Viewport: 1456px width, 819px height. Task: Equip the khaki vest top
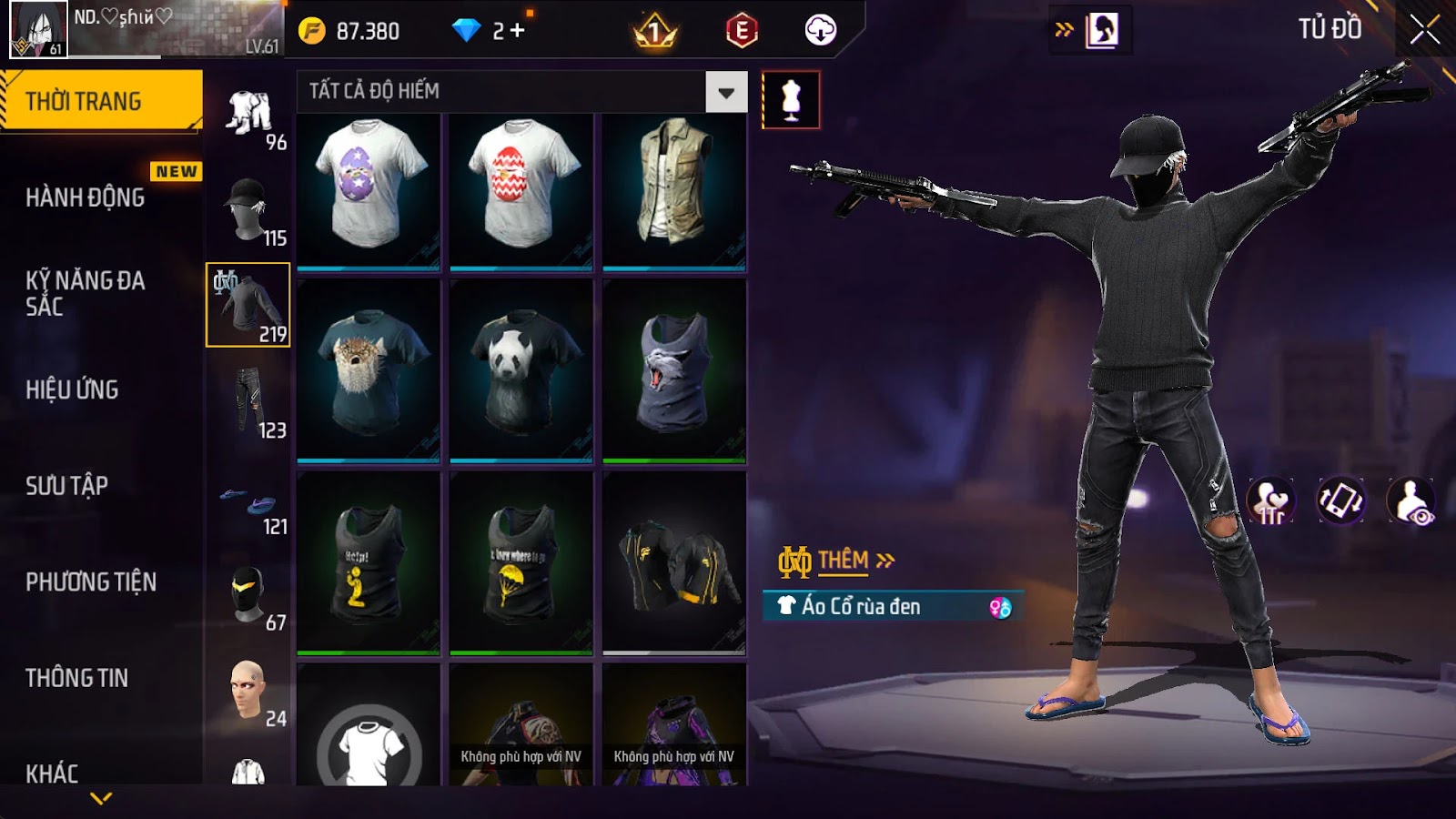click(673, 189)
